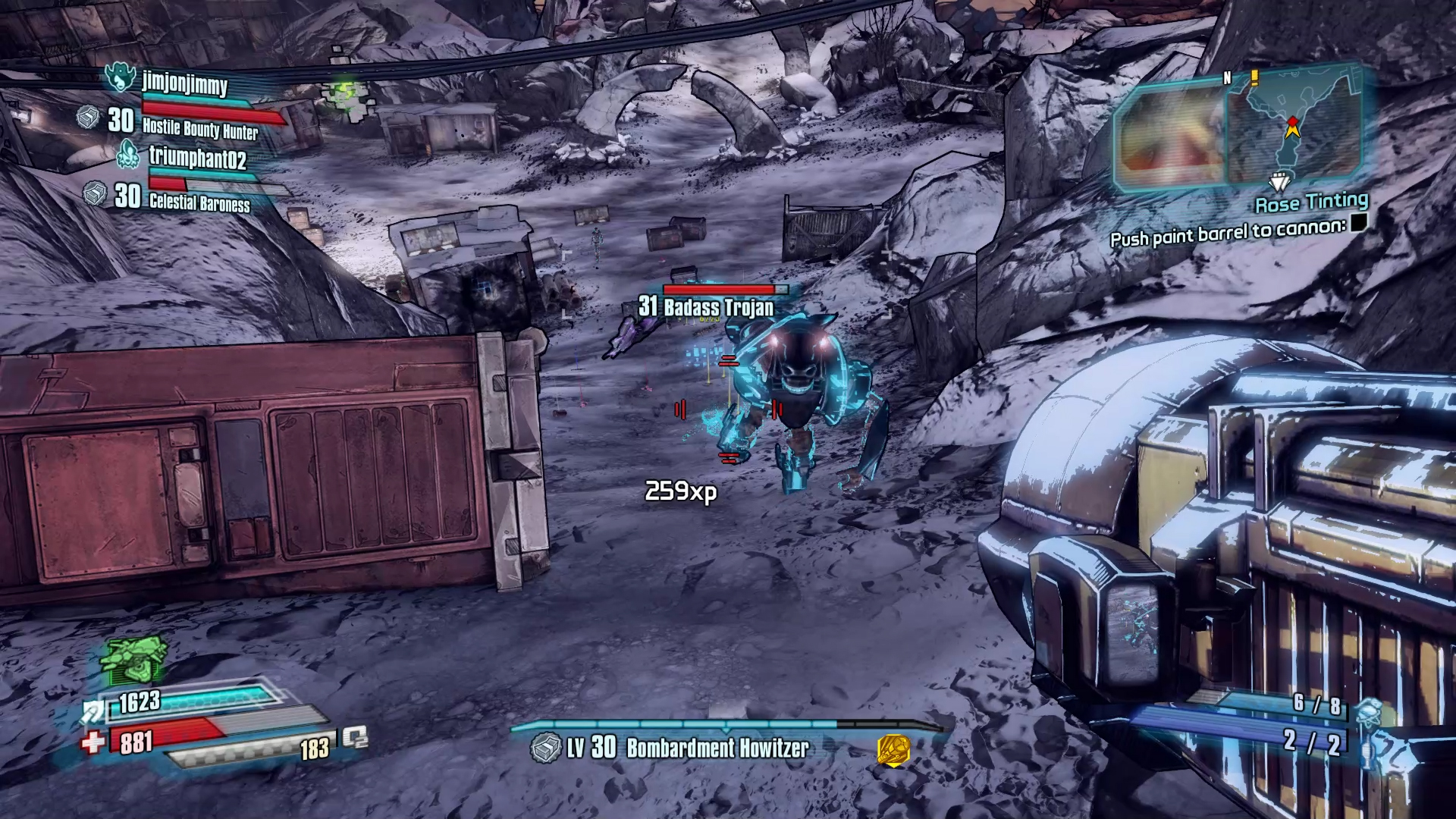
Task: Click the yellow Badass Rank token icon
Action: tap(893, 750)
